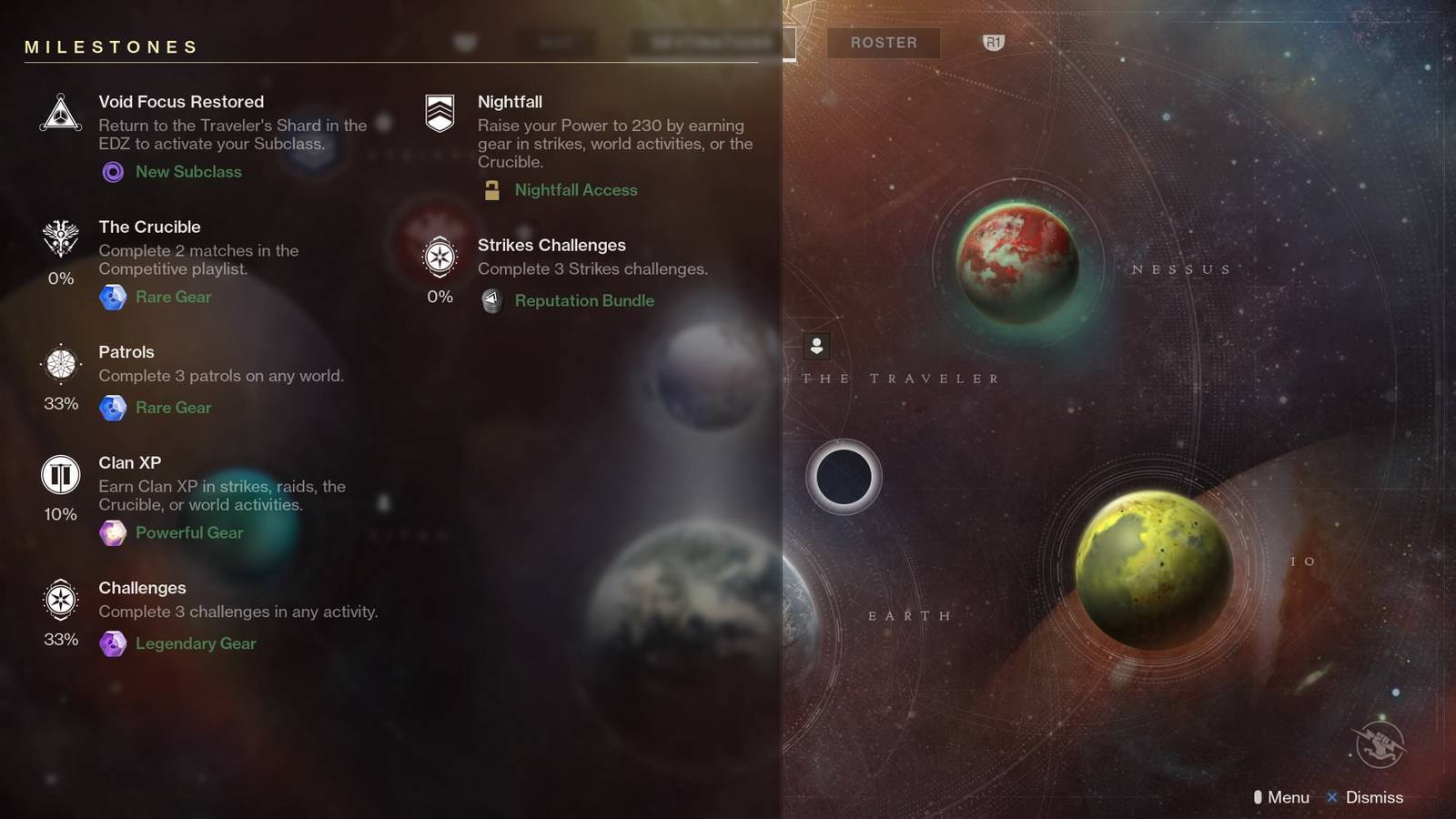Choose the Patrols milestone
Image resolution: width=1456 pixels, height=819 pixels.
point(126,352)
